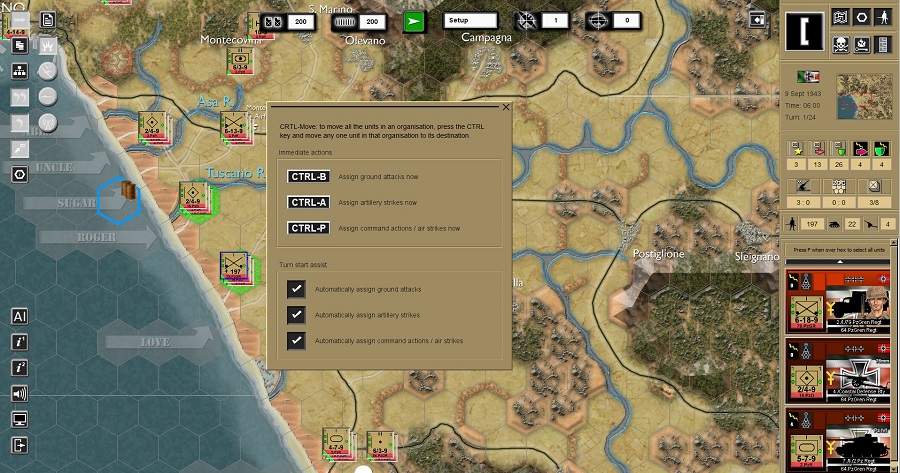Screen dimensions: 900x473
Task: Open the first info panel icon
Action: click(x=19, y=342)
